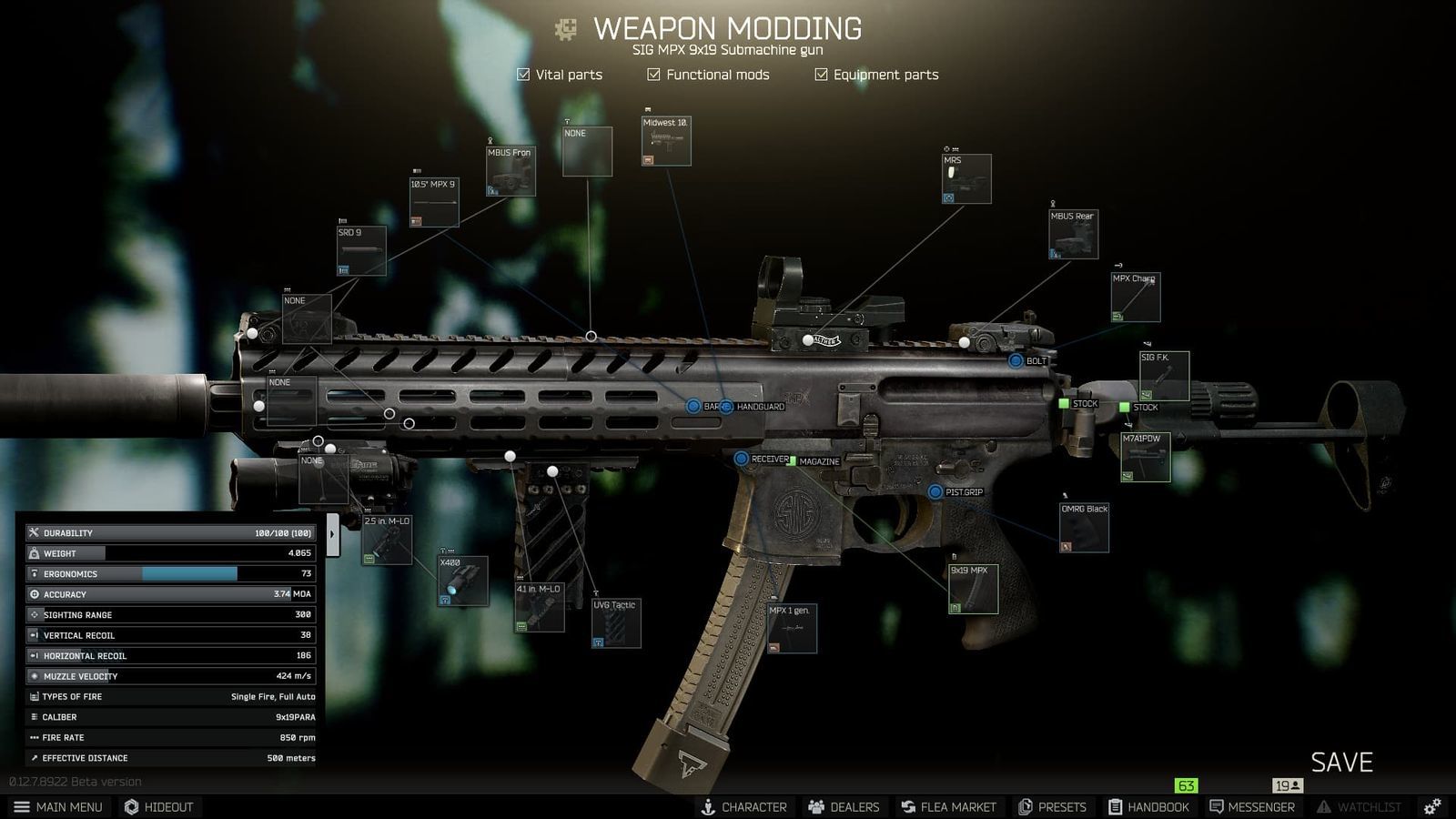Open the Handbook
The image size is (1456, 819).
(x=1149, y=806)
